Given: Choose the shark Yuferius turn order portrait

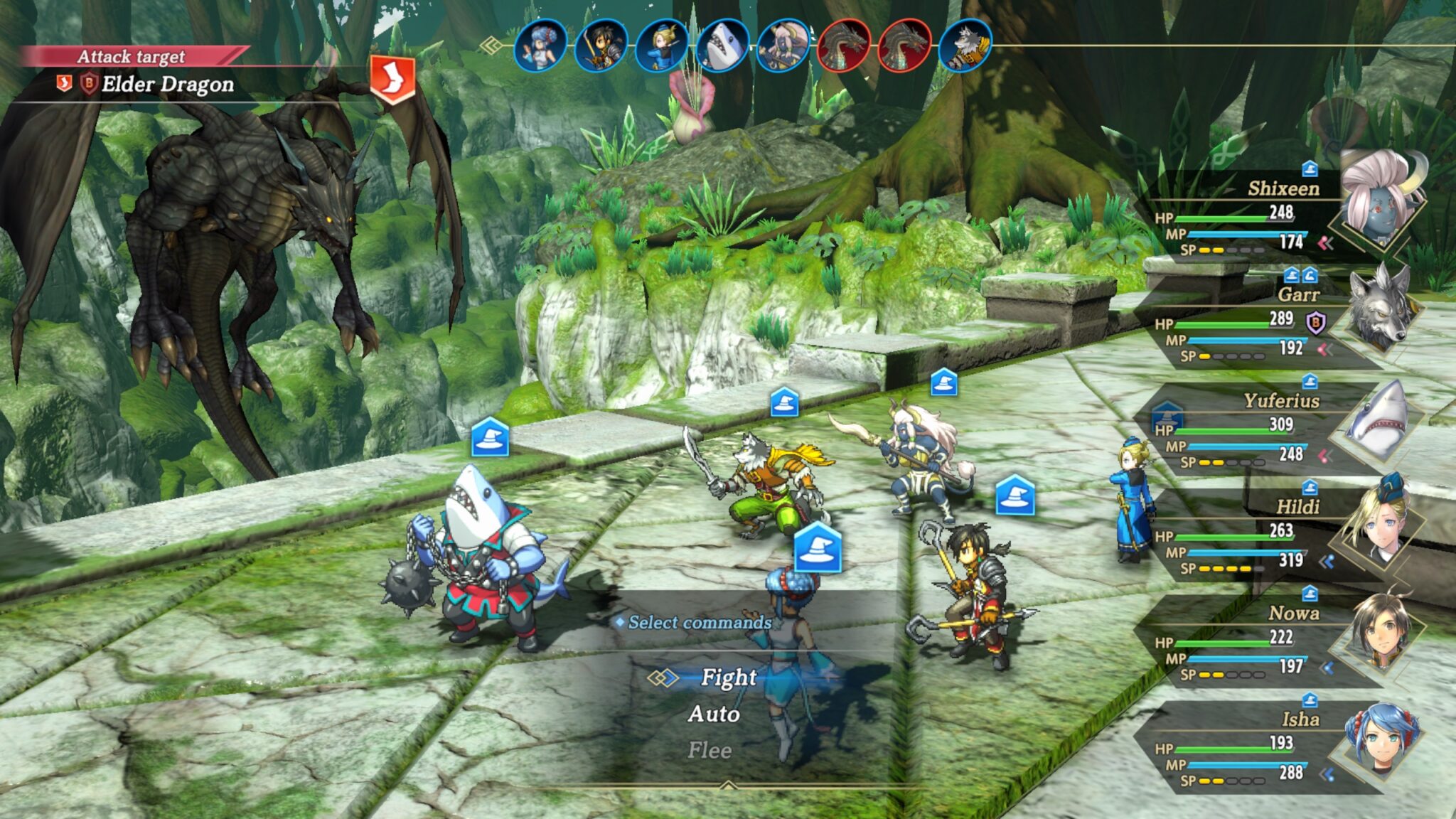Looking at the screenshot, I should click(722, 45).
